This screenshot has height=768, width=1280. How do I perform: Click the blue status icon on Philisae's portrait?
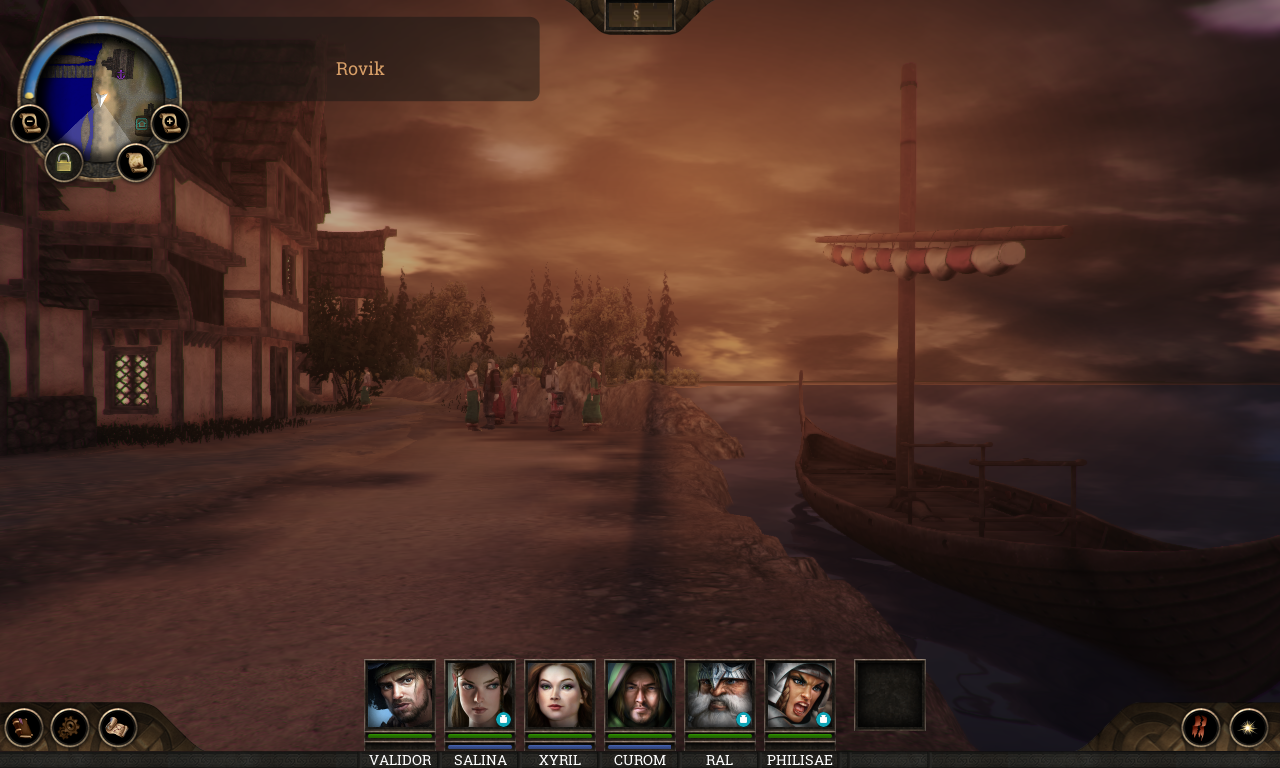pyautogui.click(x=823, y=717)
